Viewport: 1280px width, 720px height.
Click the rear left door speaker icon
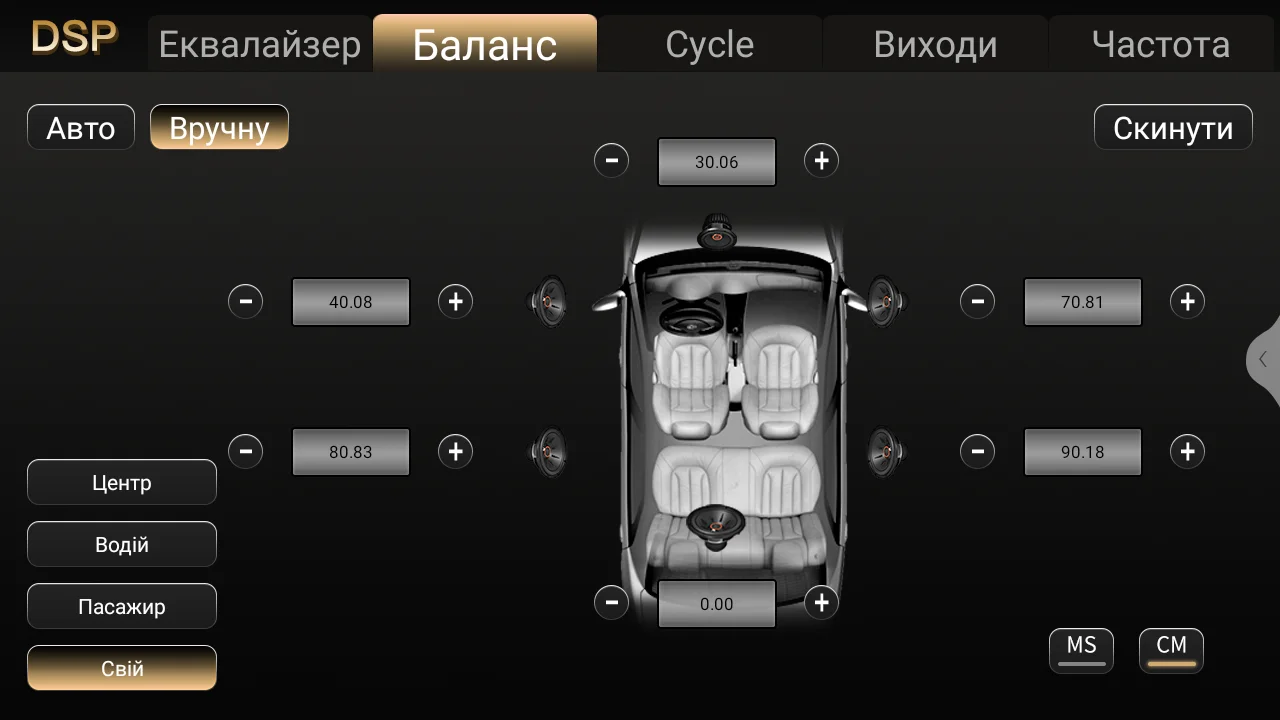click(x=546, y=451)
